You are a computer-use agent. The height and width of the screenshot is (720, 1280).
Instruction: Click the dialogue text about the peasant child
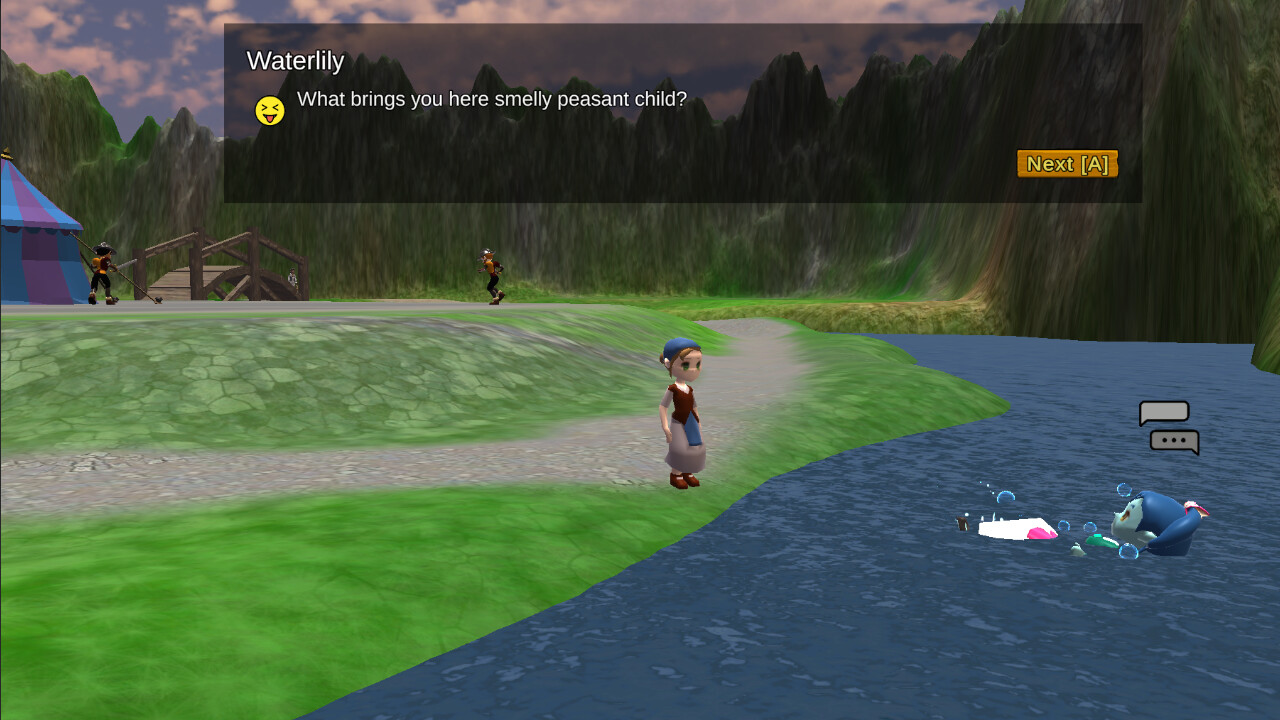[x=489, y=100]
